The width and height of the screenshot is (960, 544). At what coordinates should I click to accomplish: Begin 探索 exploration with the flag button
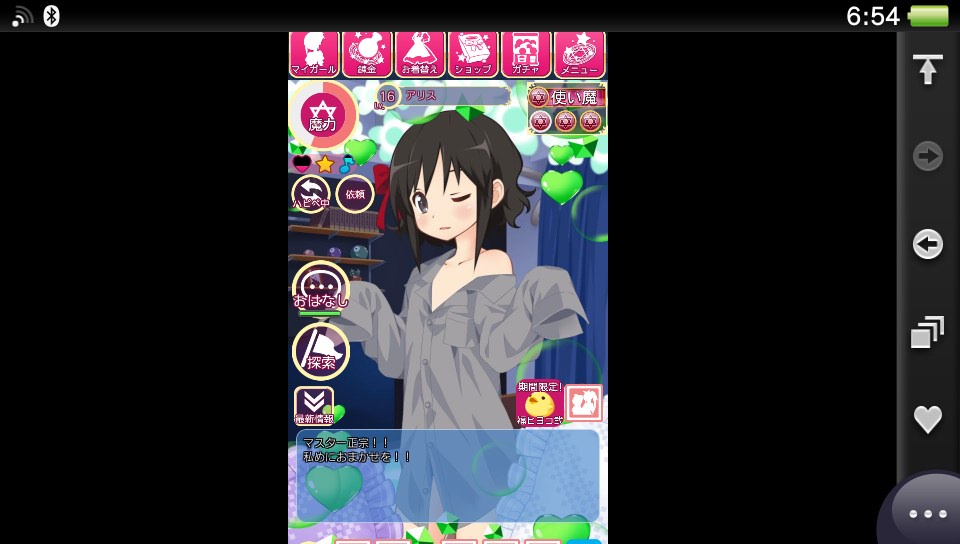pos(320,352)
